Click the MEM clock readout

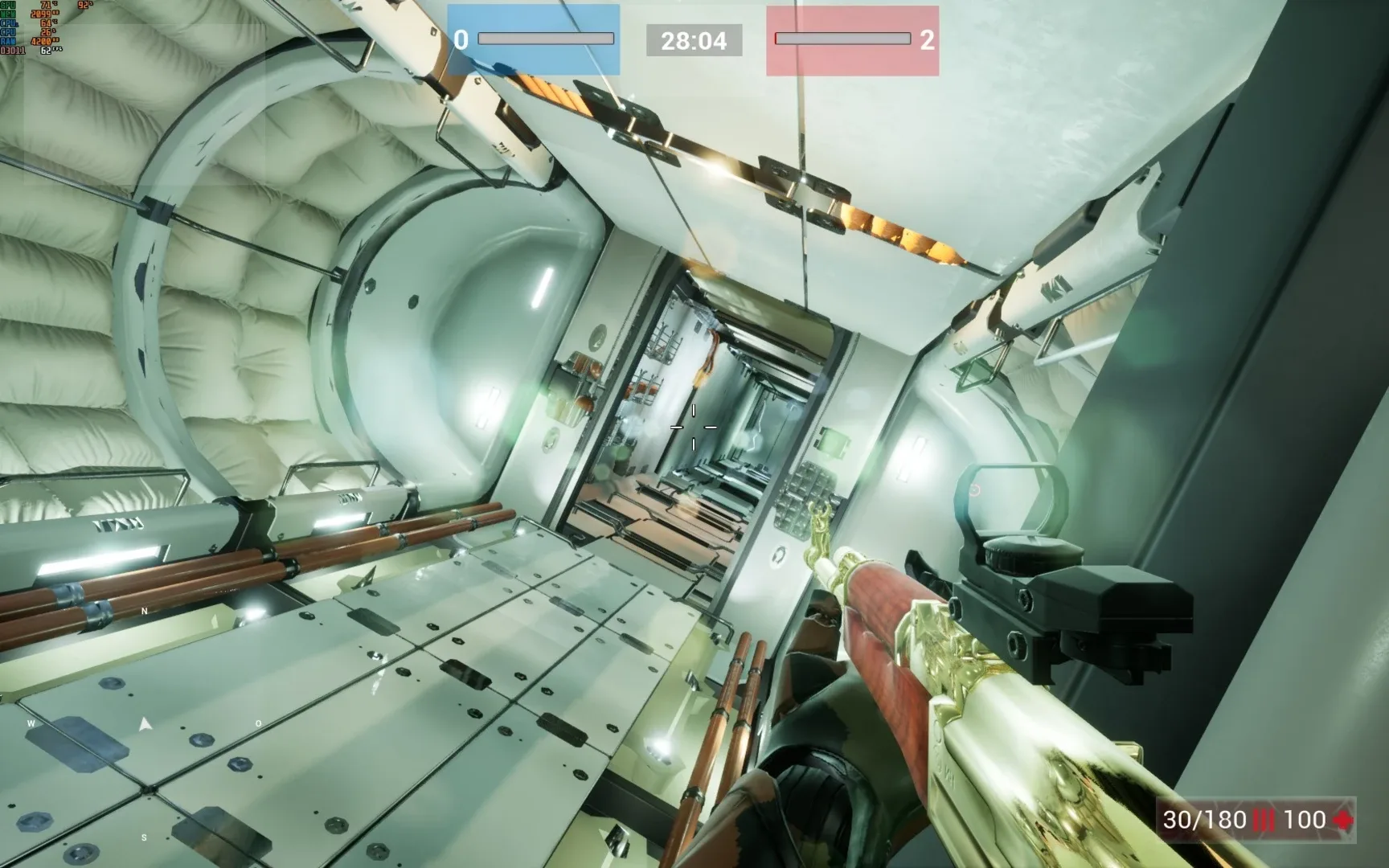click(x=42, y=14)
